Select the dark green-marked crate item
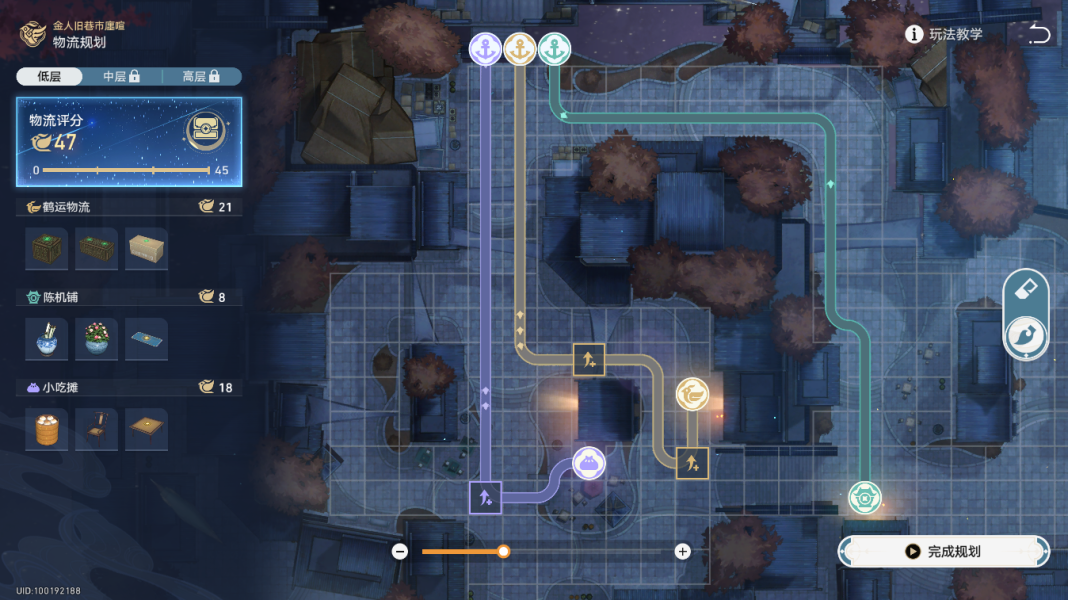The height and width of the screenshot is (600, 1068). coord(47,249)
